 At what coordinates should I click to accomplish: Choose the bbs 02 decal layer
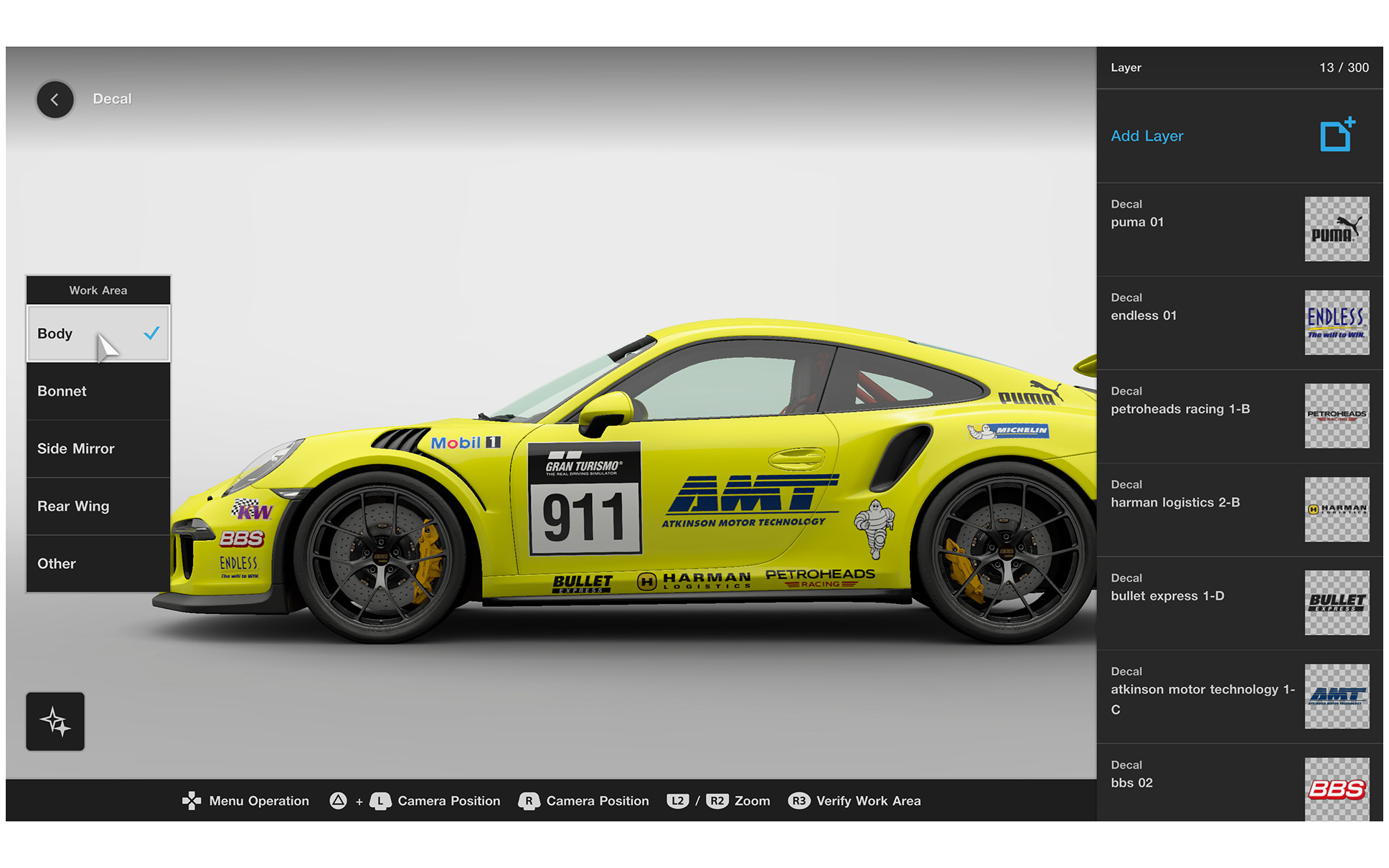[x=1238, y=786]
